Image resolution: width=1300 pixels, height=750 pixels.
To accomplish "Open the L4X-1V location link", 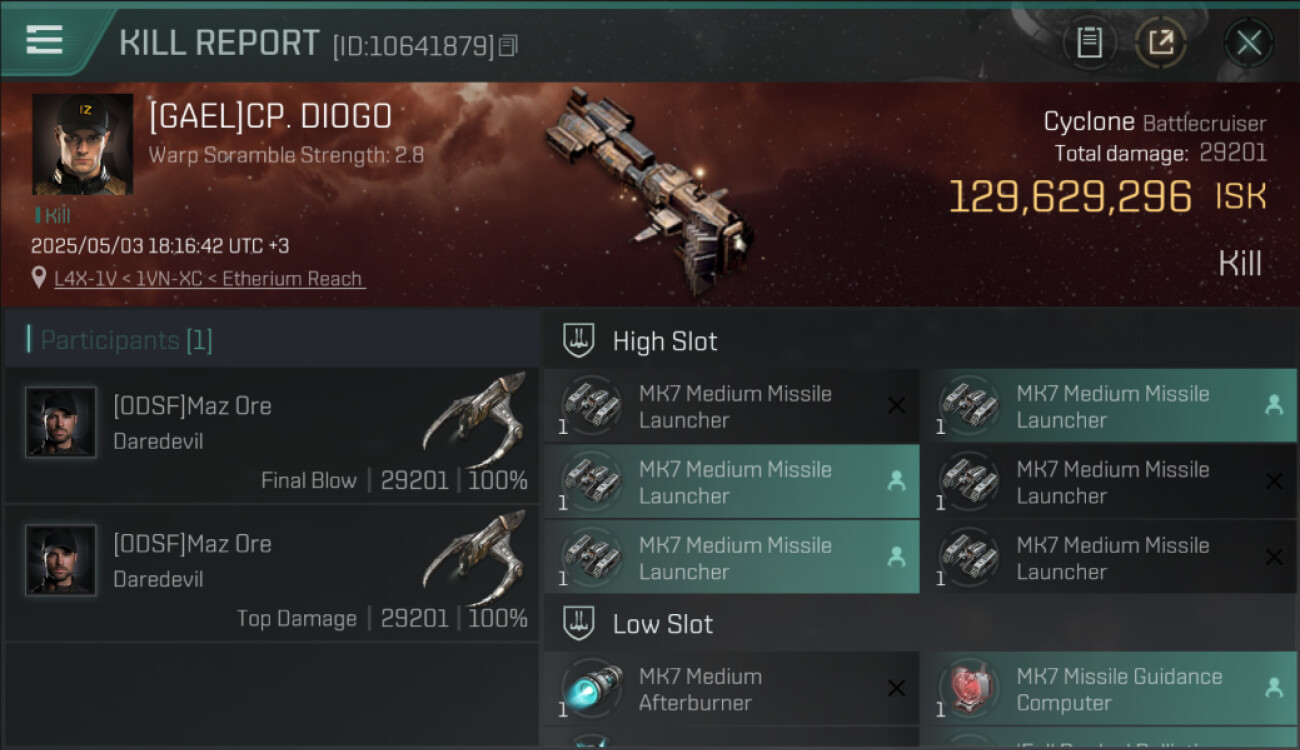I will 209,279.
